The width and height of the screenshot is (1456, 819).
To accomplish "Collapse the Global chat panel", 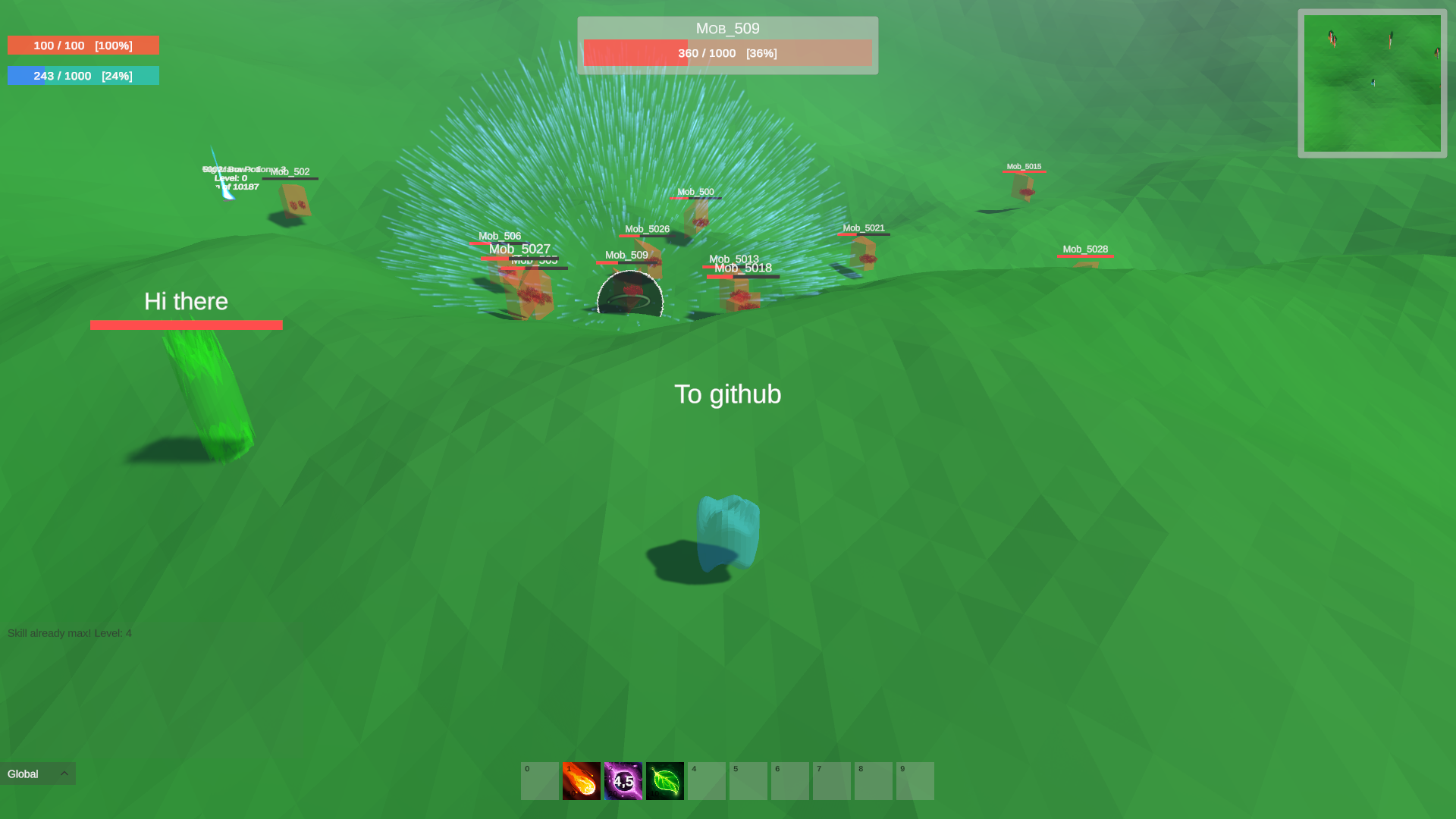I will coord(64,773).
